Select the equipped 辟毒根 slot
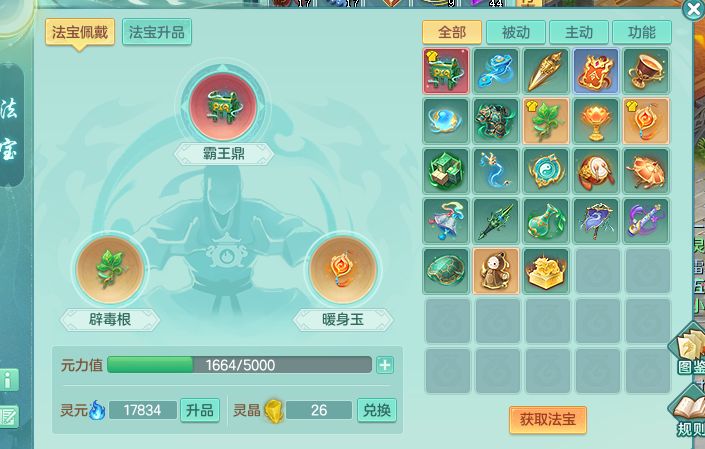Screen dimensions: 705x449 [x=111, y=272]
